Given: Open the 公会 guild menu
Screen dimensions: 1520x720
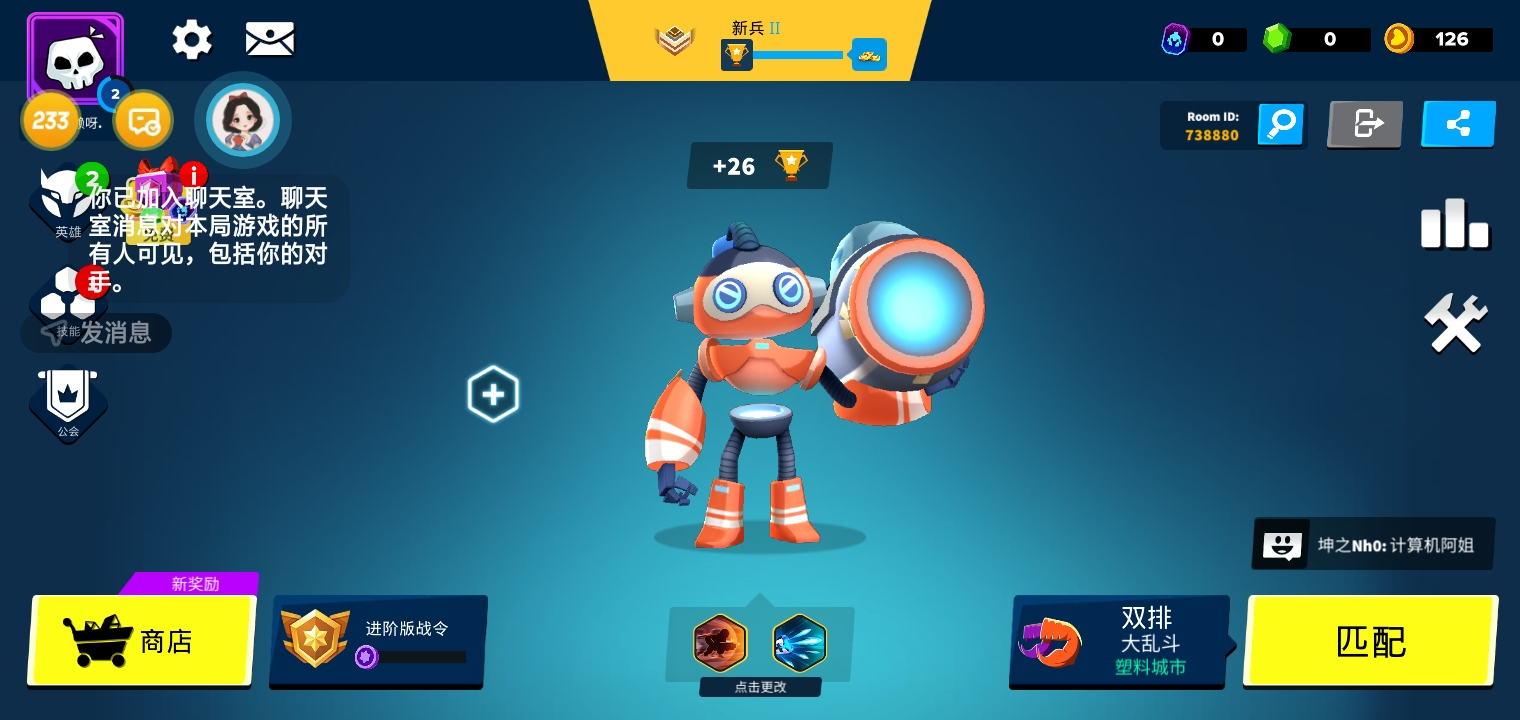Looking at the screenshot, I should point(68,404).
